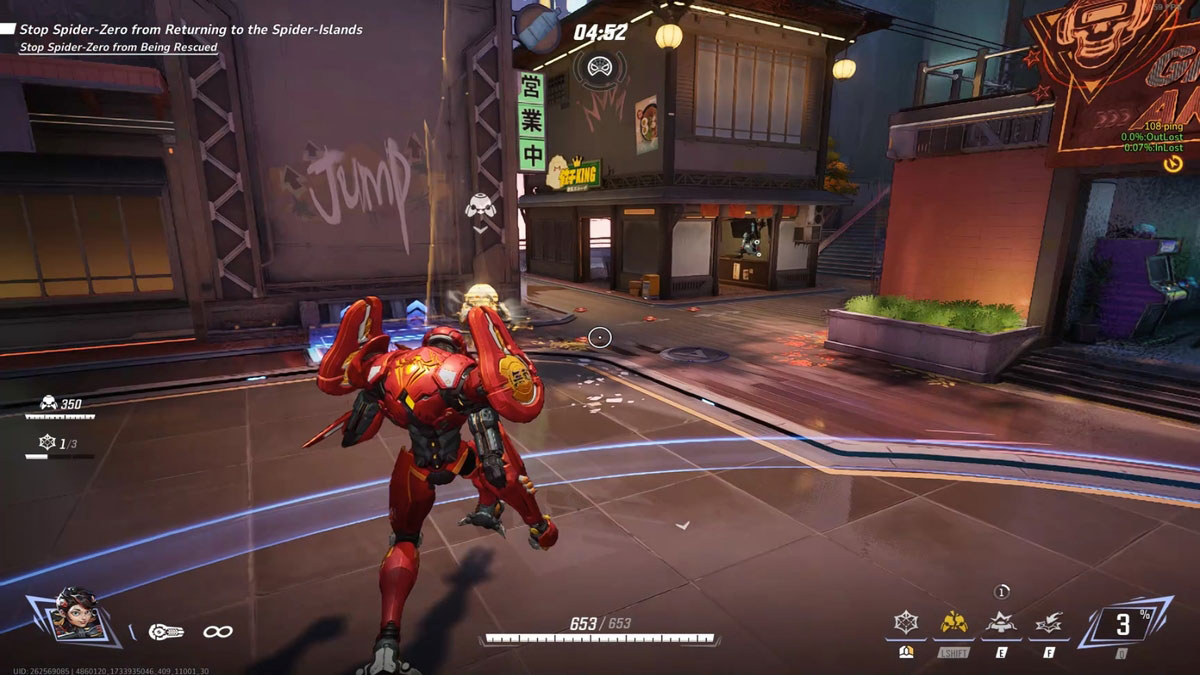This screenshot has height=675, width=1200.
Task: Use the E mine ability icon
Action: coord(1002,624)
